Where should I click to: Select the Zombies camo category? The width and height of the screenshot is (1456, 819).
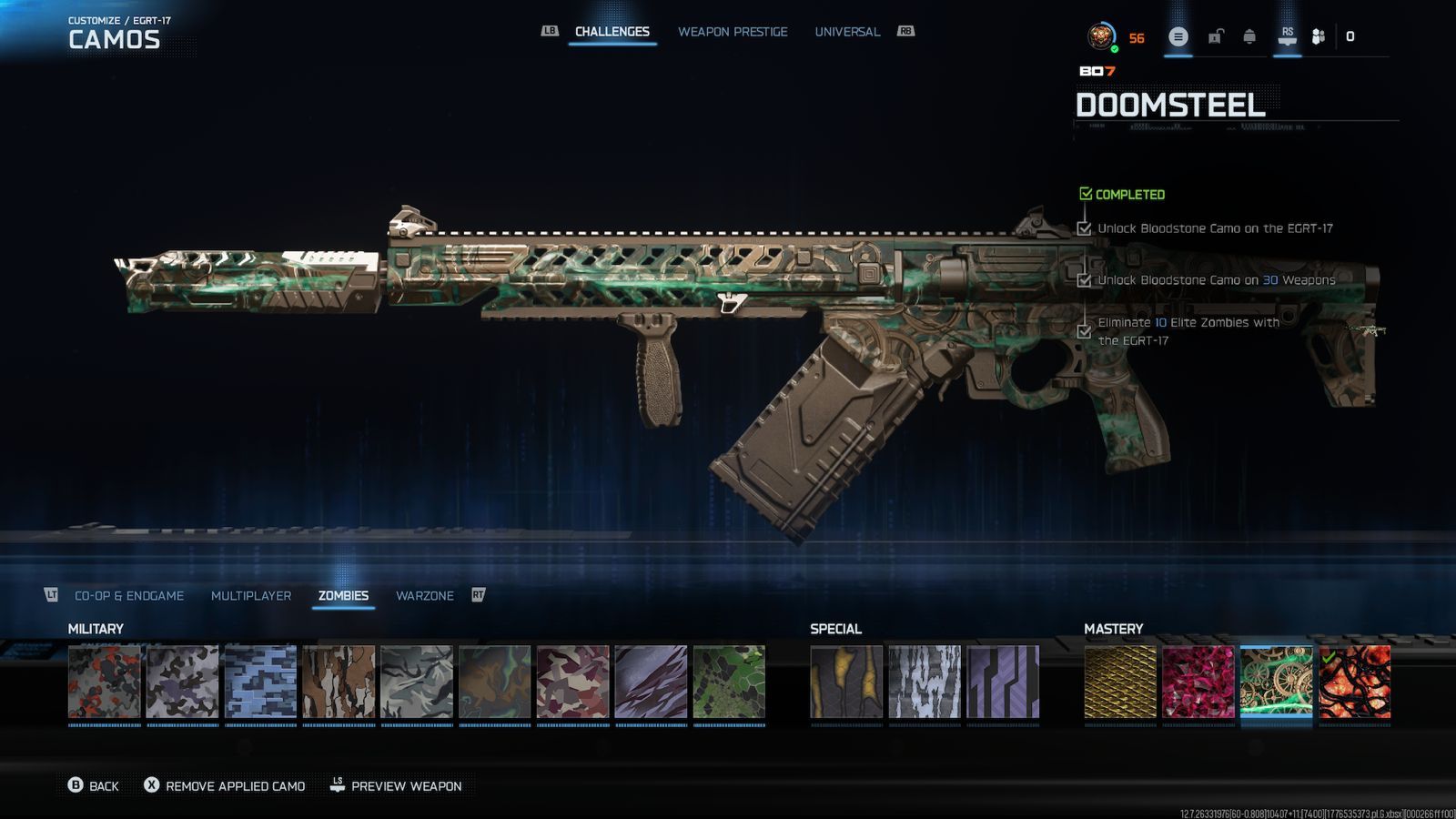(343, 596)
